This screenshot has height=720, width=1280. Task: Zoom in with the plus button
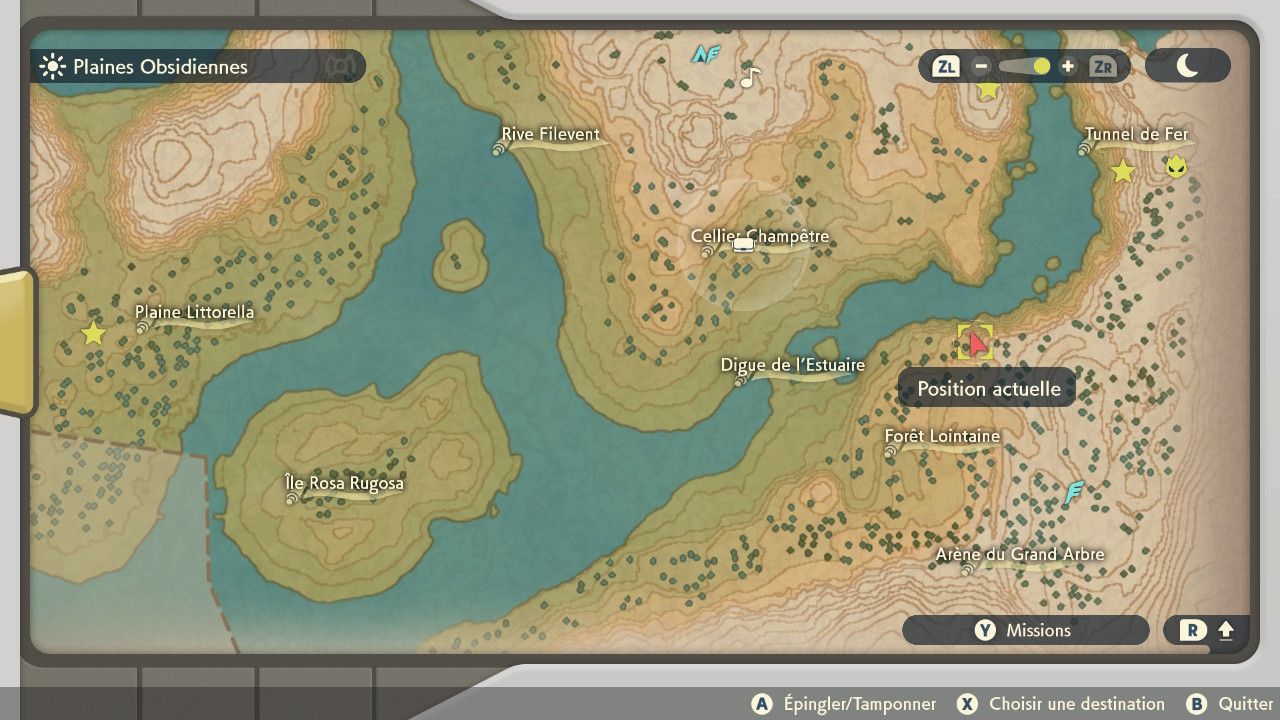pos(1068,67)
